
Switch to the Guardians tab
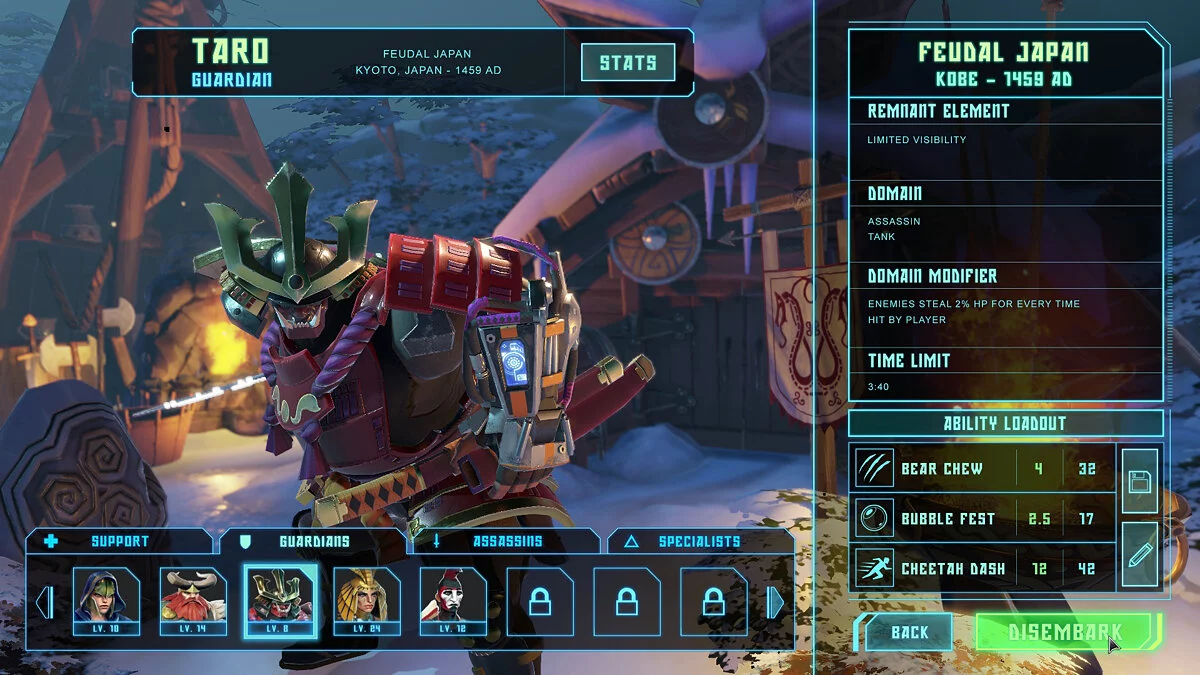coord(313,541)
